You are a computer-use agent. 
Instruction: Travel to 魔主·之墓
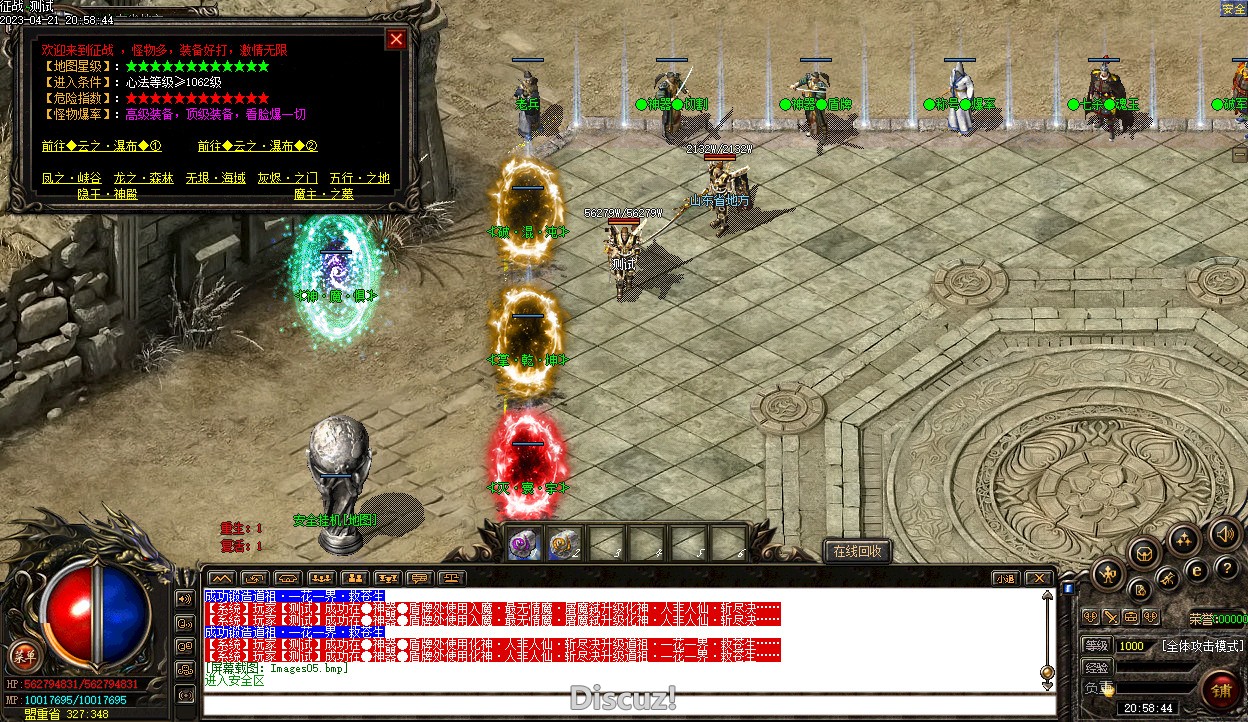(x=323, y=194)
